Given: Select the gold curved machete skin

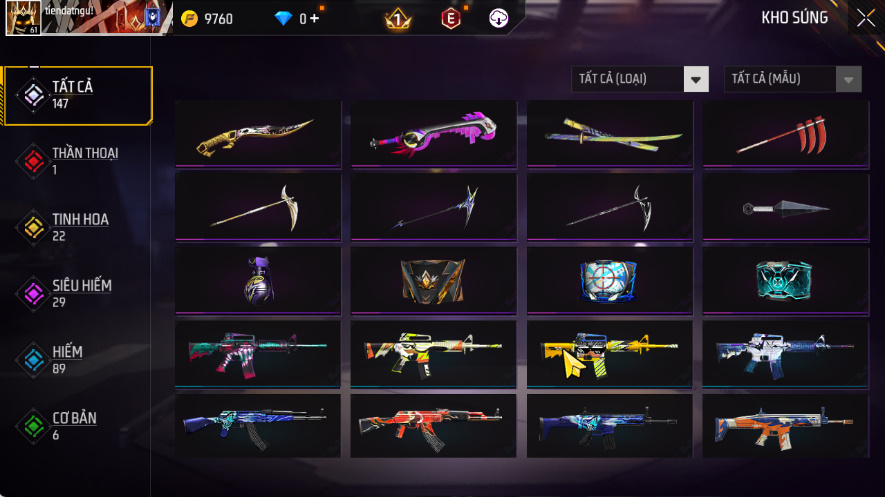Looking at the screenshot, I should click(x=259, y=132).
